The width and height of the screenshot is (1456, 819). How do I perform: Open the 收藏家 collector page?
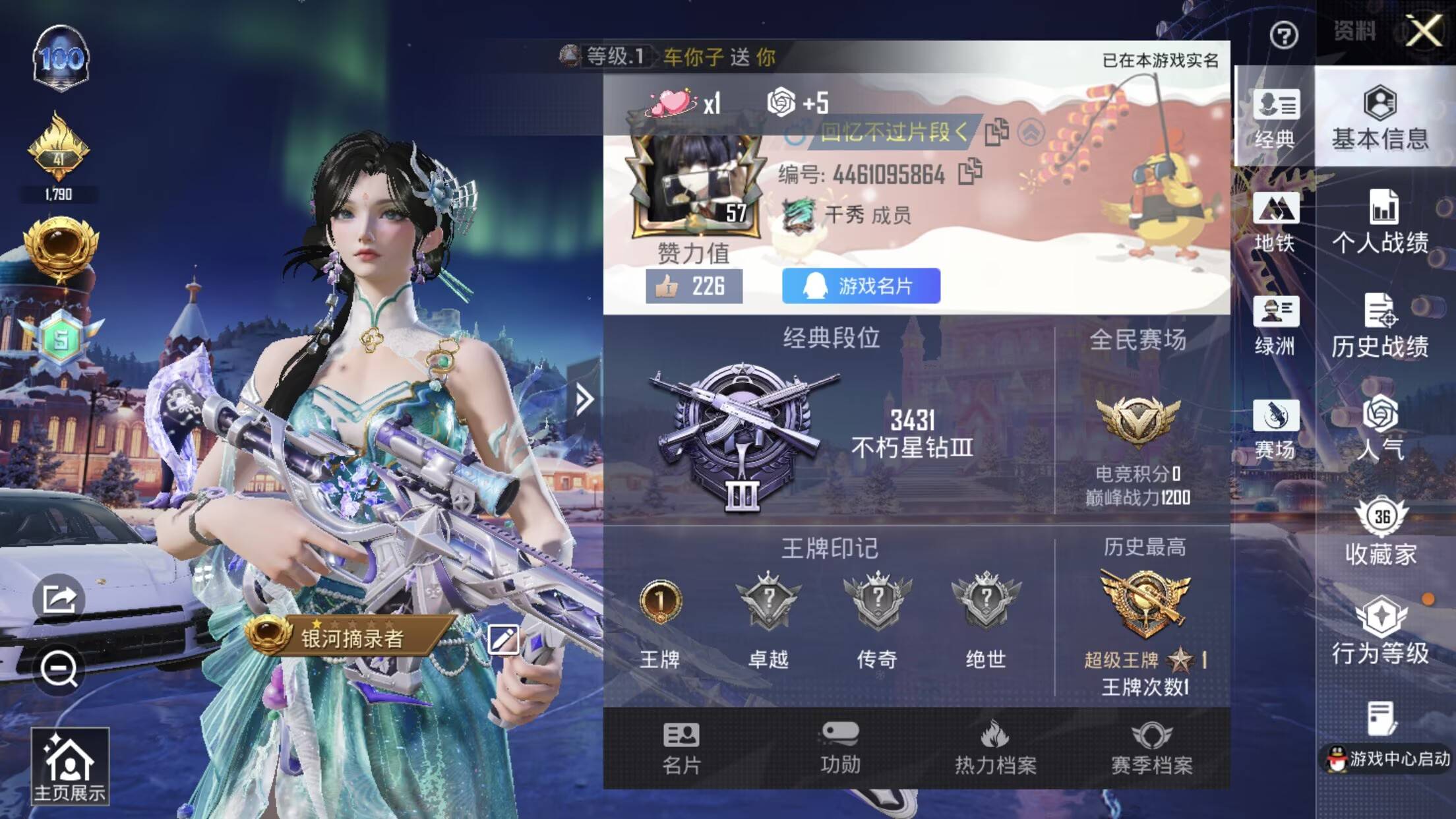click(1381, 532)
